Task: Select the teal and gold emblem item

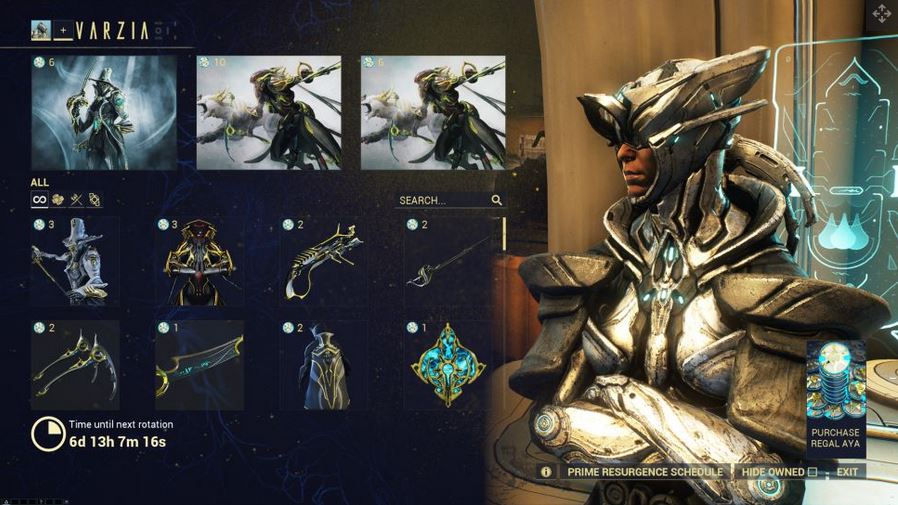Action: coord(449,365)
